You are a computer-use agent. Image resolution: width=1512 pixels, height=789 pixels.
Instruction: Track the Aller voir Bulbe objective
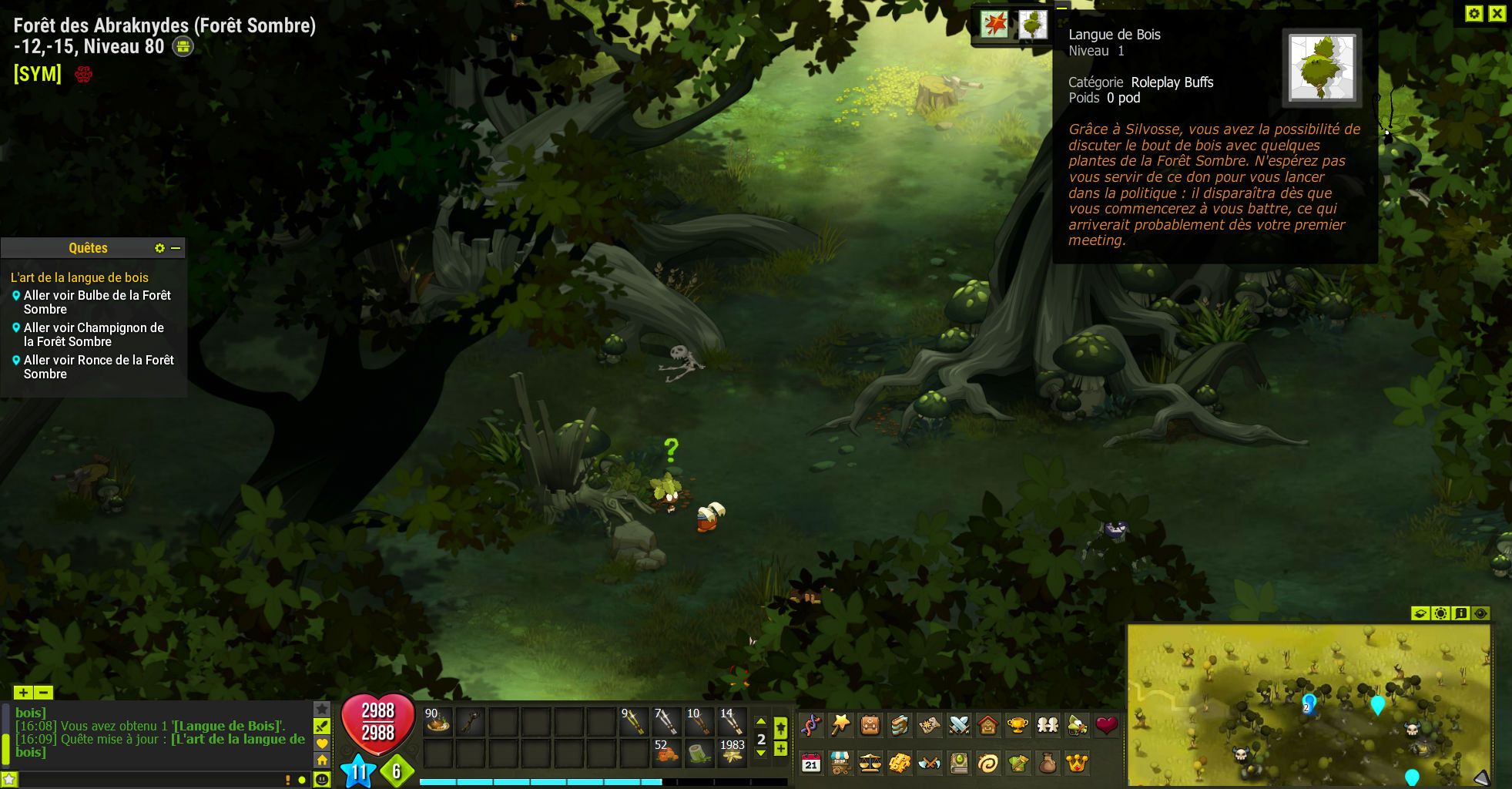pos(16,296)
